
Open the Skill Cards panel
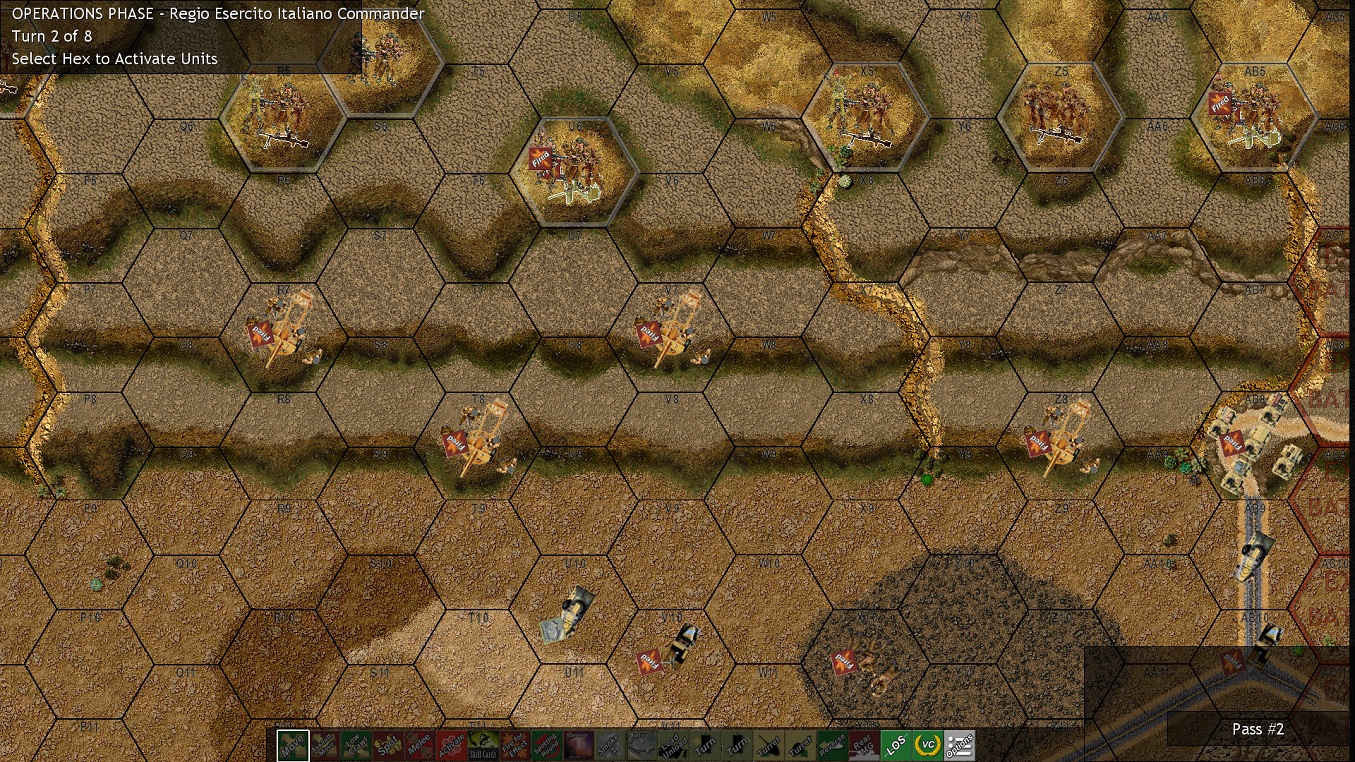[481, 745]
